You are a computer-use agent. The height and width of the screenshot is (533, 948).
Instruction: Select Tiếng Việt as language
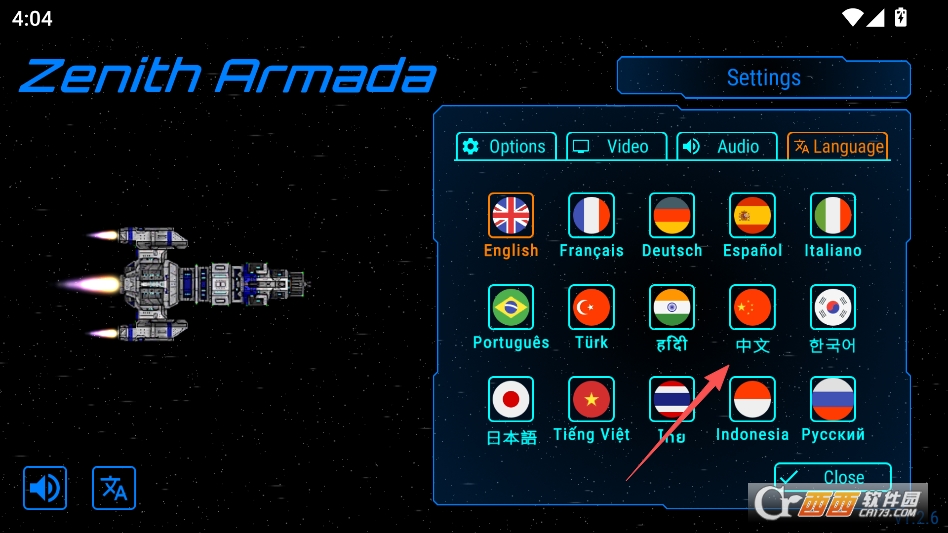[x=591, y=399]
